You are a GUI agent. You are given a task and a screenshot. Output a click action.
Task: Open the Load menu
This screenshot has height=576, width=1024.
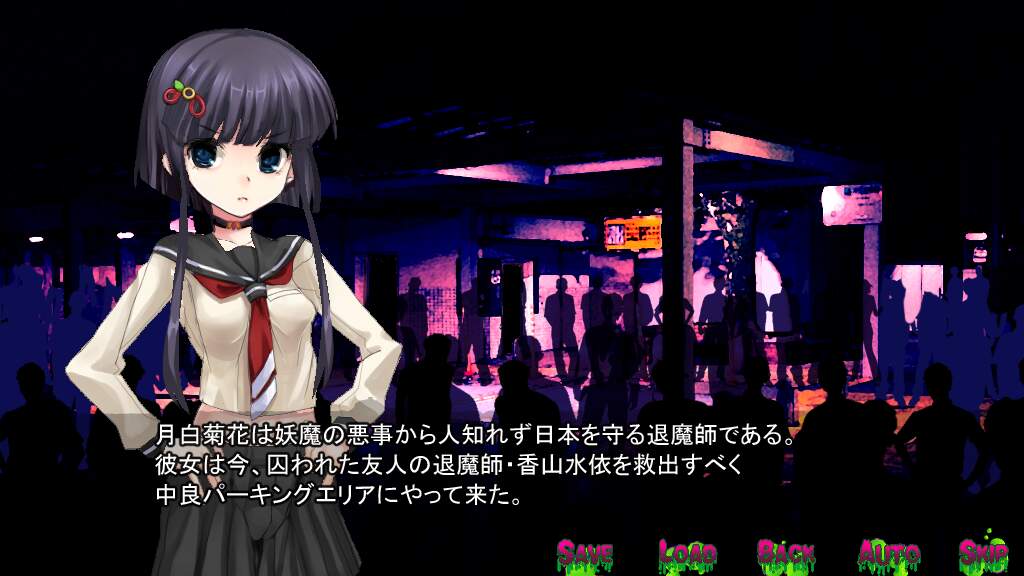click(688, 553)
